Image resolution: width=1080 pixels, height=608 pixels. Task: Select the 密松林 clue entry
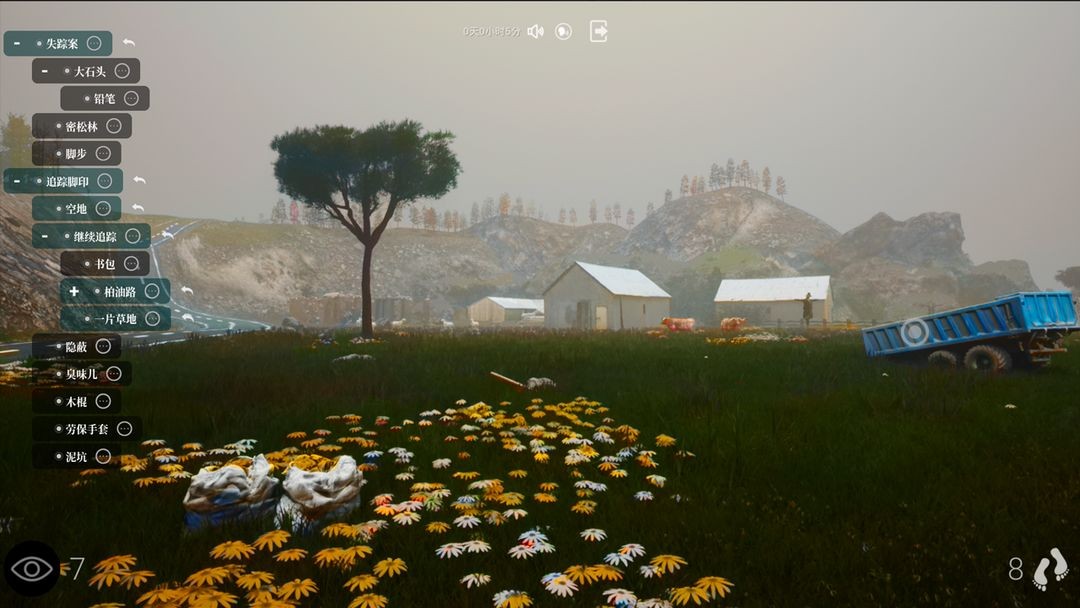pyautogui.click(x=82, y=126)
